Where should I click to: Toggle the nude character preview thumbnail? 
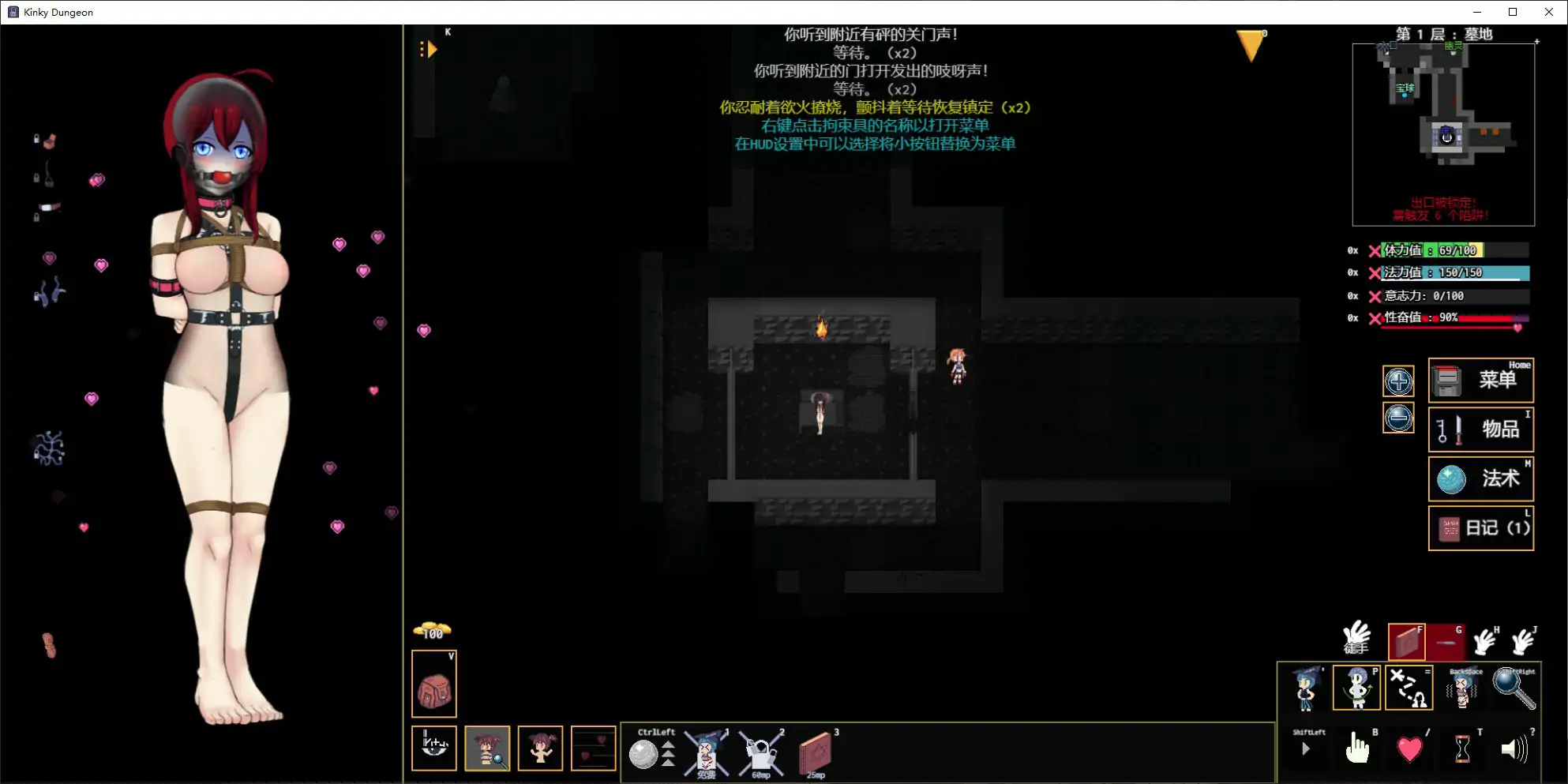tap(541, 748)
